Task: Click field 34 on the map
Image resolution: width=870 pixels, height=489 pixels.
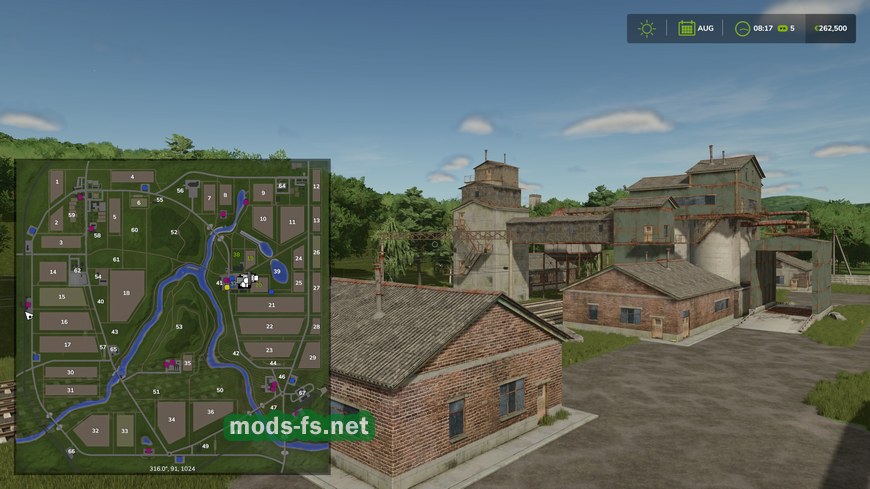Action: [x=171, y=420]
